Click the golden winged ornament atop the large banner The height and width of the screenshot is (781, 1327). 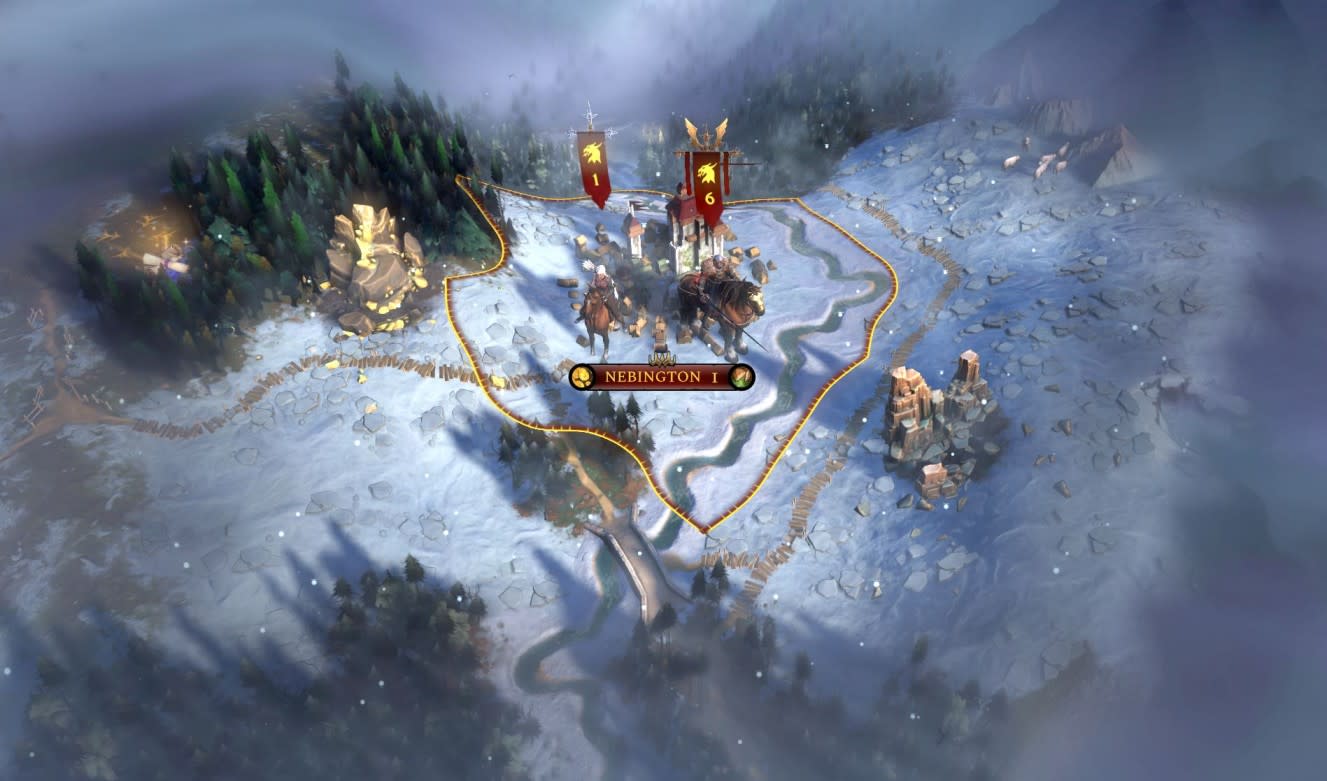coord(708,130)
